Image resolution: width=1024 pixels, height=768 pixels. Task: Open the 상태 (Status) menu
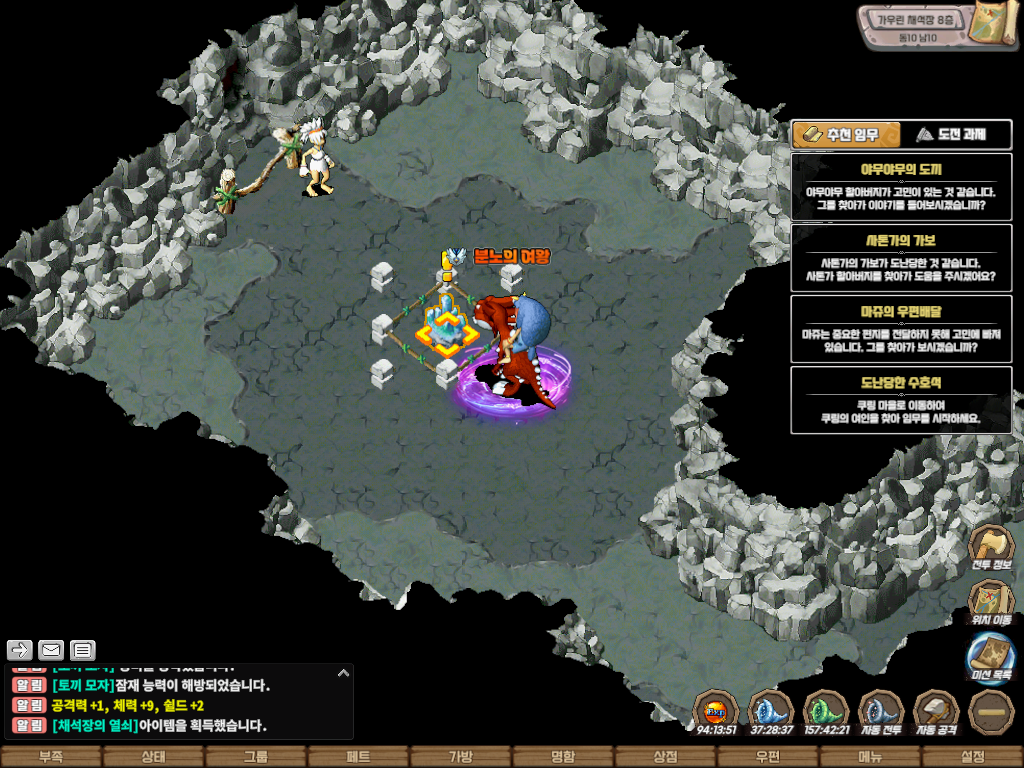click(153, 757)
